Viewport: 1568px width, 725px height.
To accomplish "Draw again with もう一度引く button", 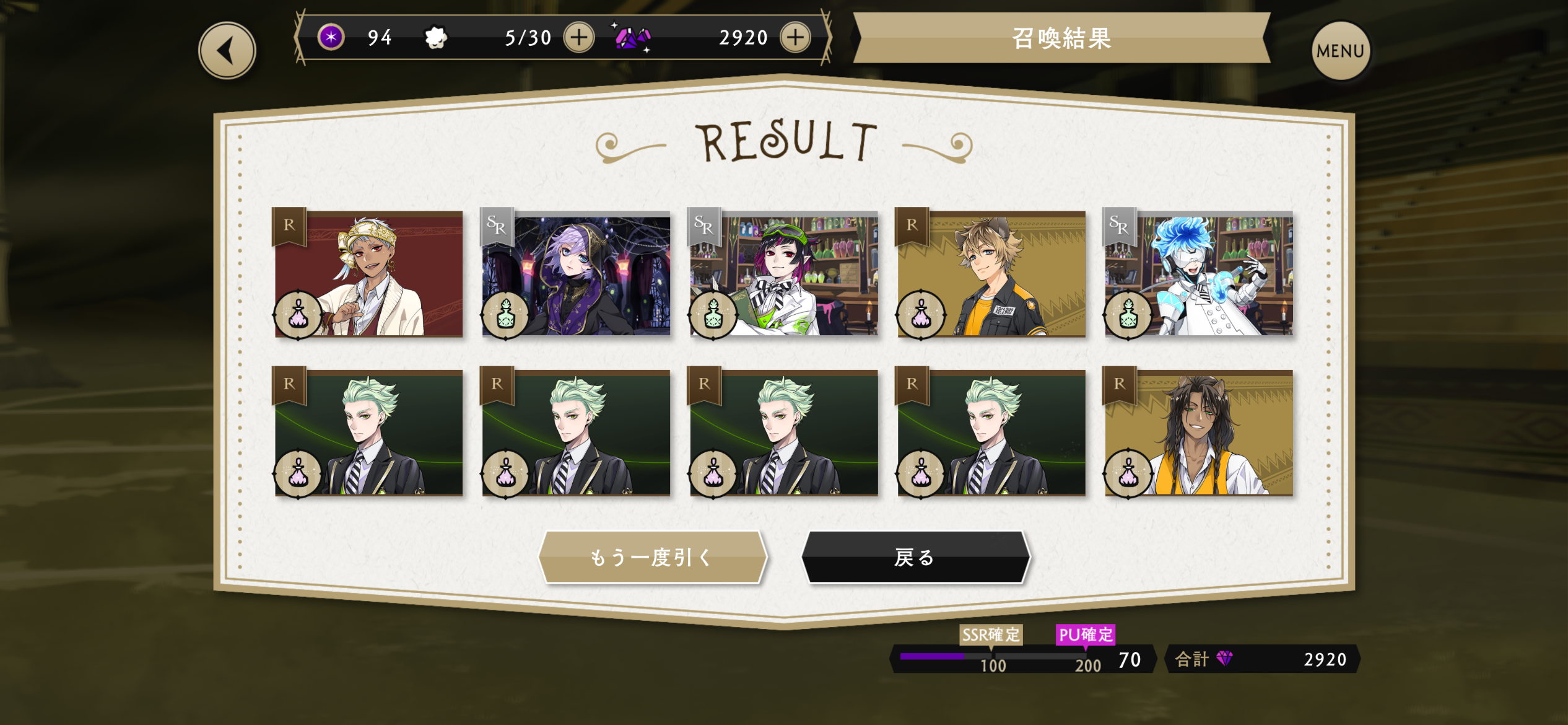I will (x=653, y=557).
